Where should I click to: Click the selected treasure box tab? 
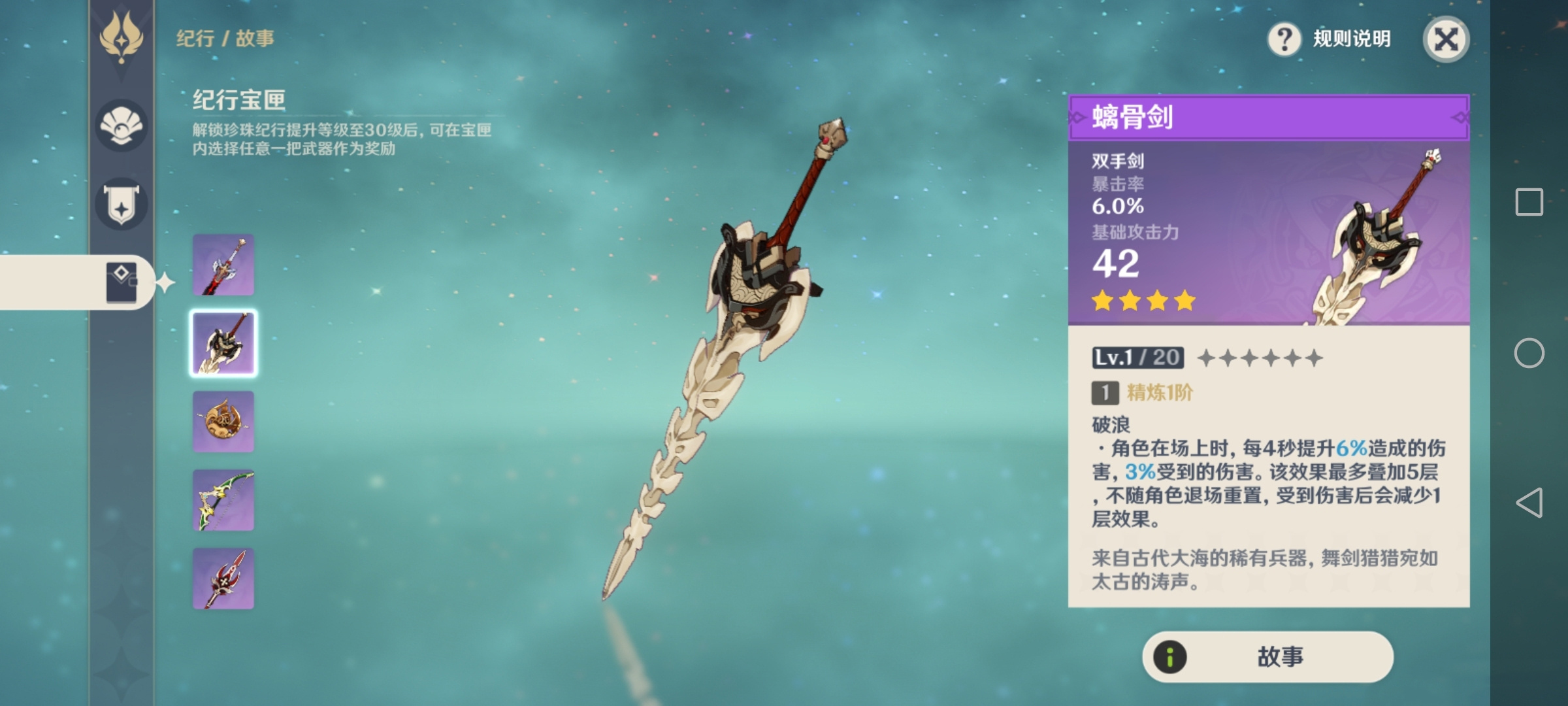pyautogui.click(x=122, y=282)
